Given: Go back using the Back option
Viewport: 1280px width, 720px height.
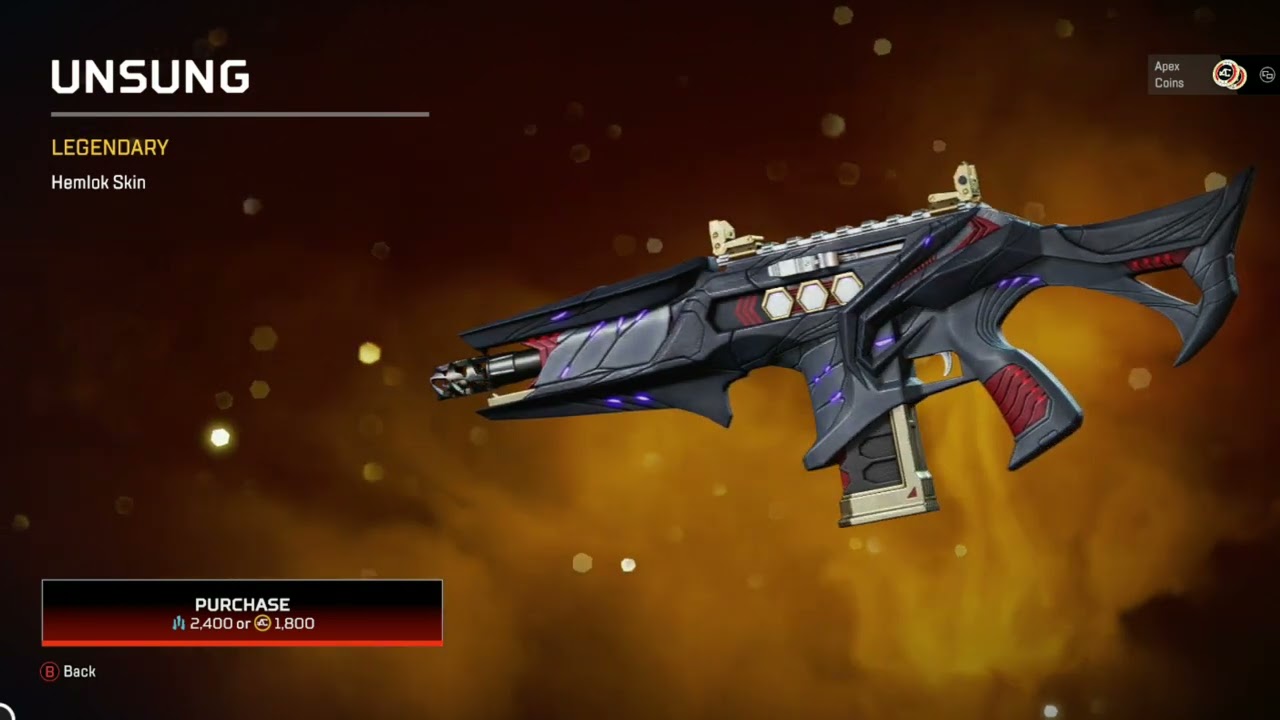Looking at the screenshot, I should 68,671.
